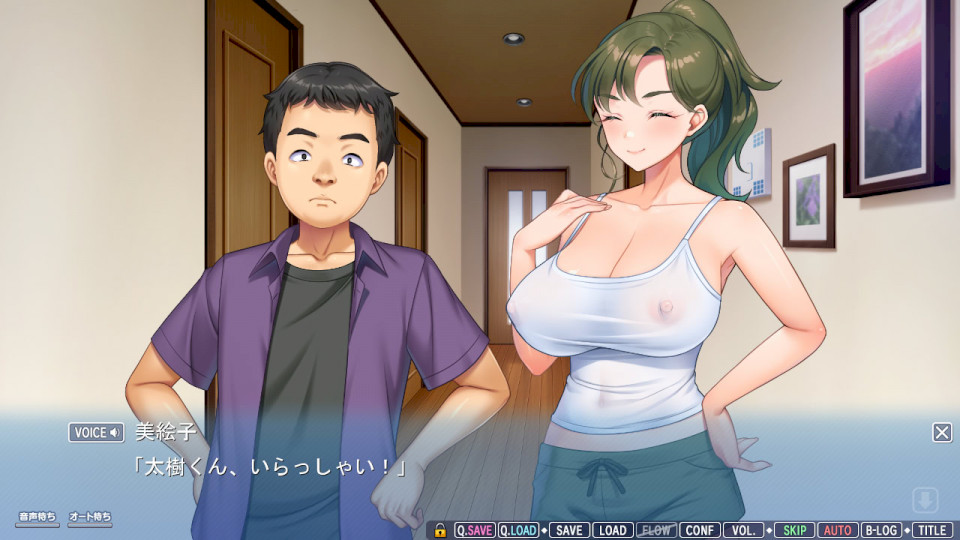Open the LOAD screen
960x540 pixels.
pos(612,530)
